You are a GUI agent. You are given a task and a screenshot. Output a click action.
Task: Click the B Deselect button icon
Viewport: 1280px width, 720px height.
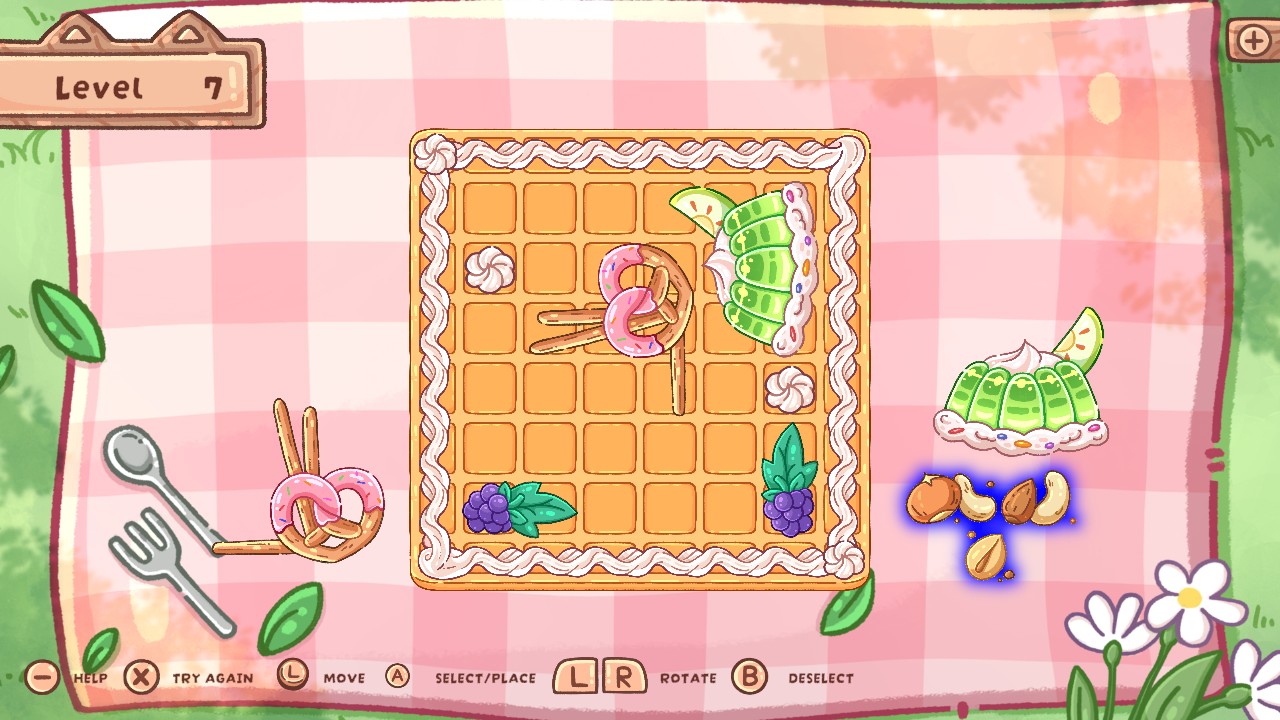click(x=748, y=677)
